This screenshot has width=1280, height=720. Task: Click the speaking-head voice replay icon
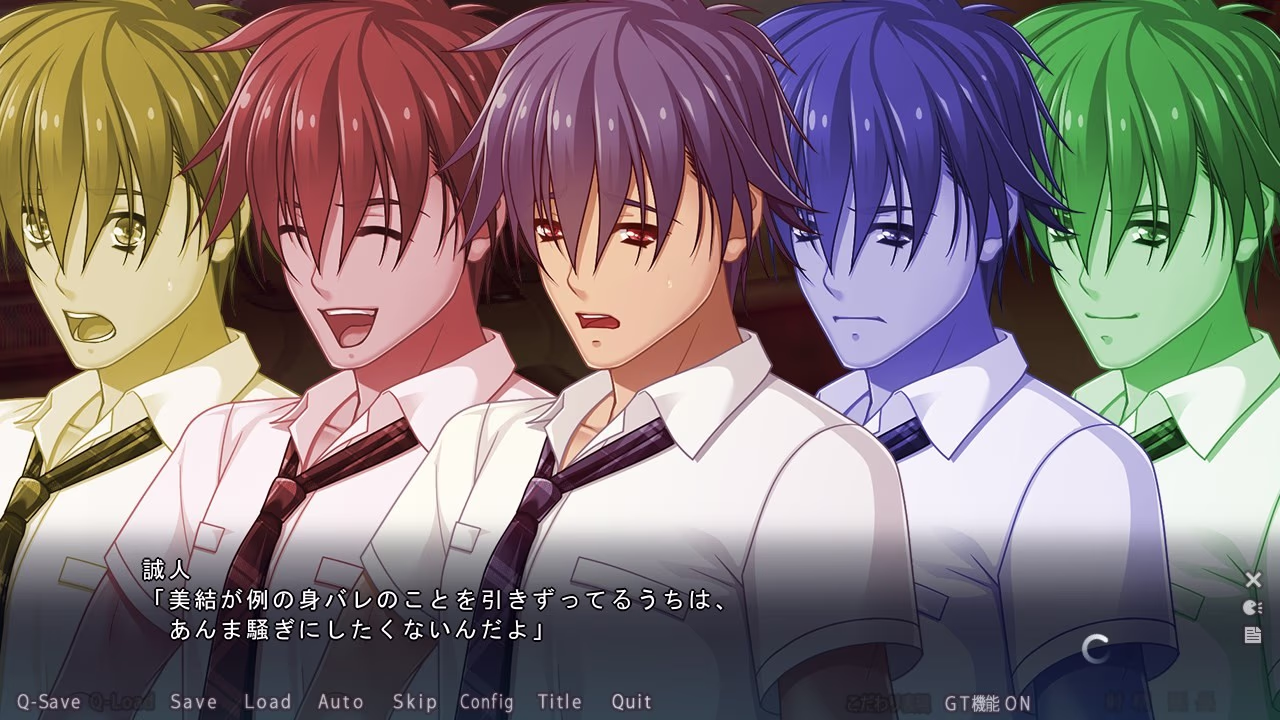(x=1252, y=607)
